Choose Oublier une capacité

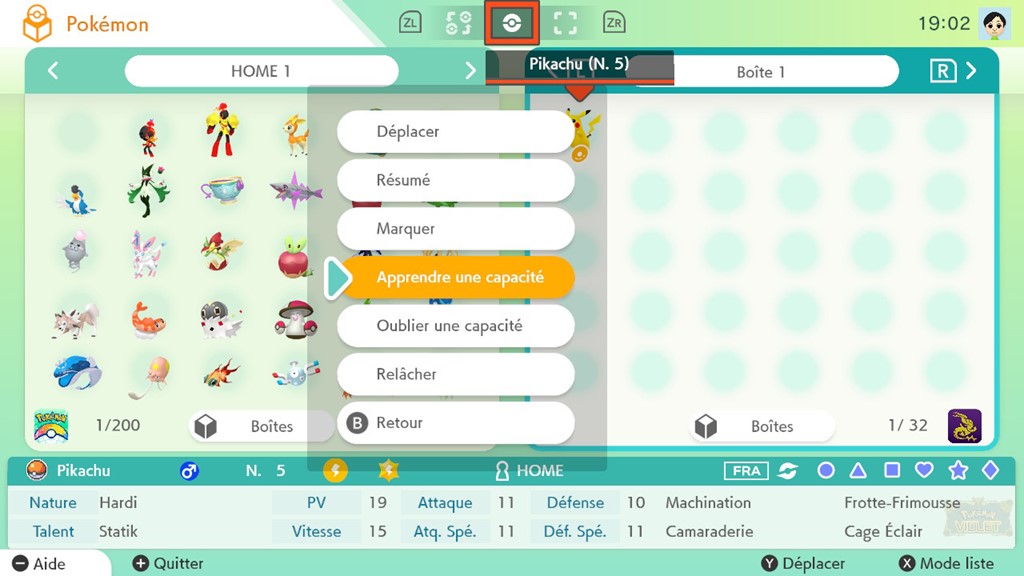pyautogui.click(x=456, y=326)
